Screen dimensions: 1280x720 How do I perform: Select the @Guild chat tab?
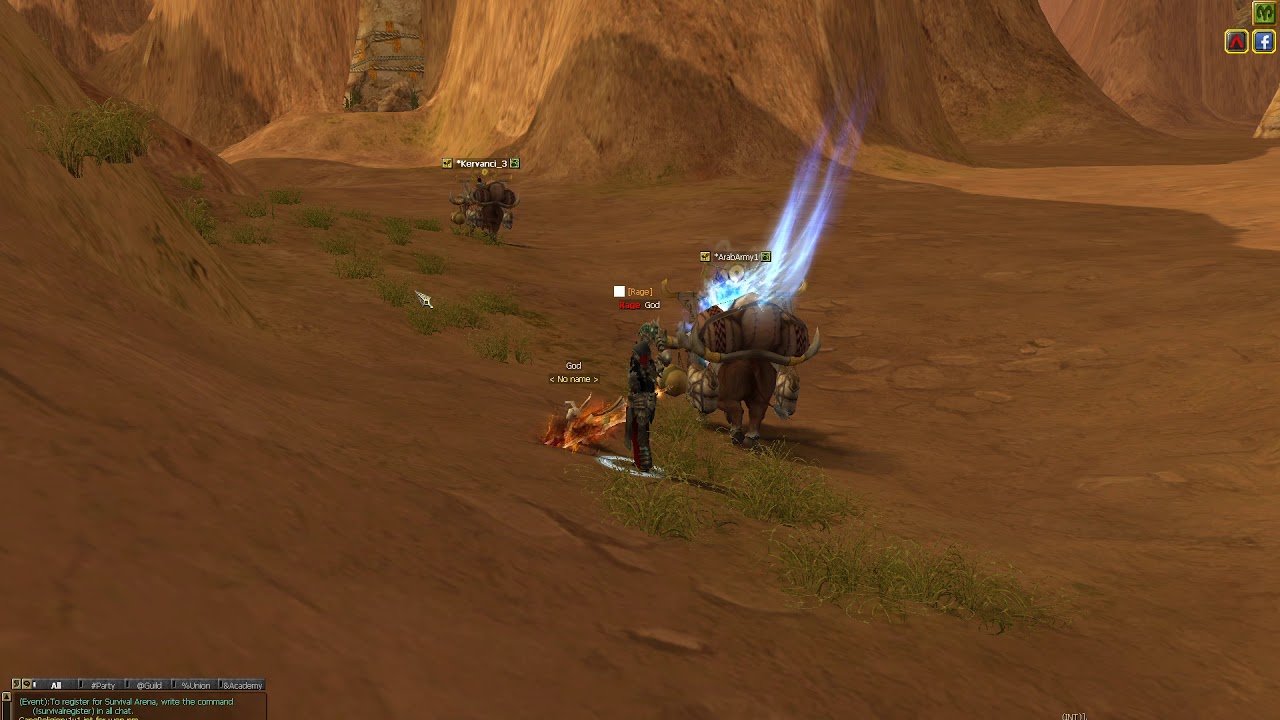pos(149,685)
